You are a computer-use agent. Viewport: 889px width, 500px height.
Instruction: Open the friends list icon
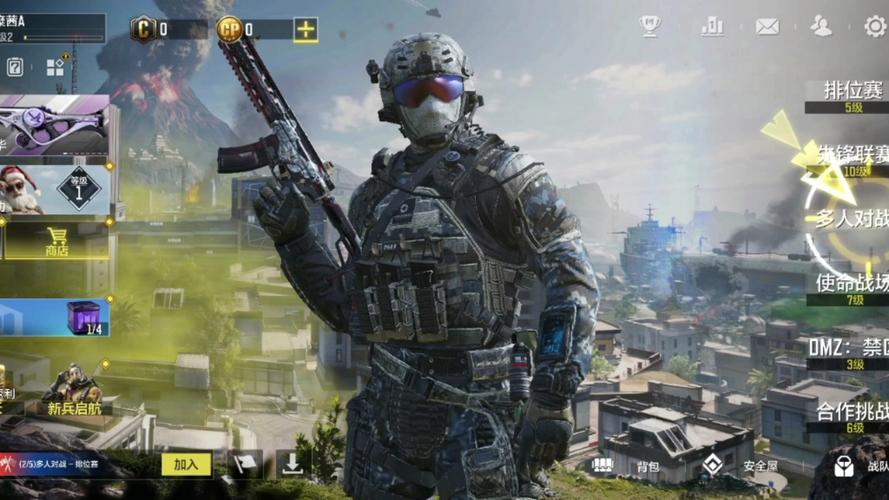821,27
